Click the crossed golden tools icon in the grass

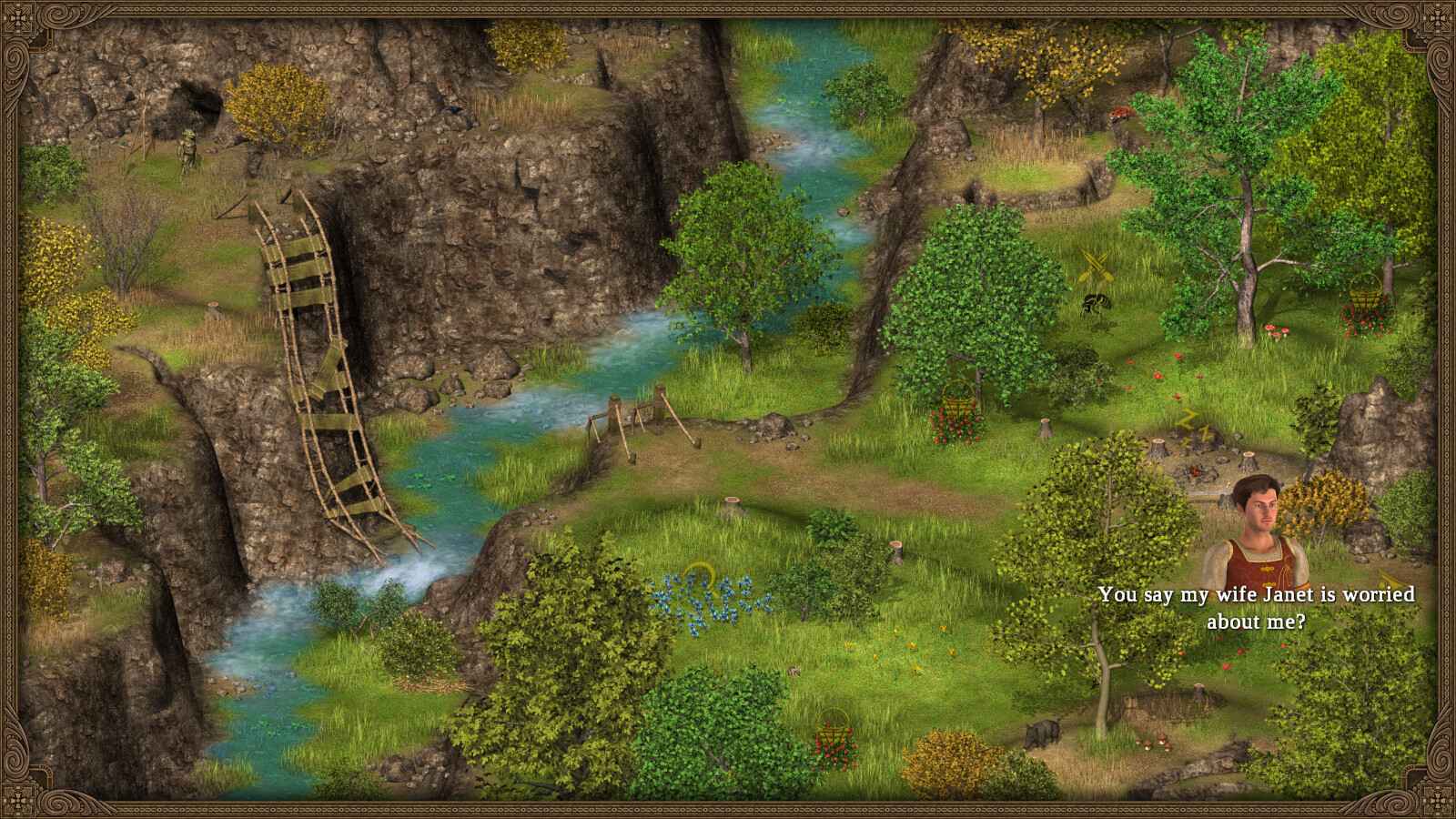click(1097, 264)
